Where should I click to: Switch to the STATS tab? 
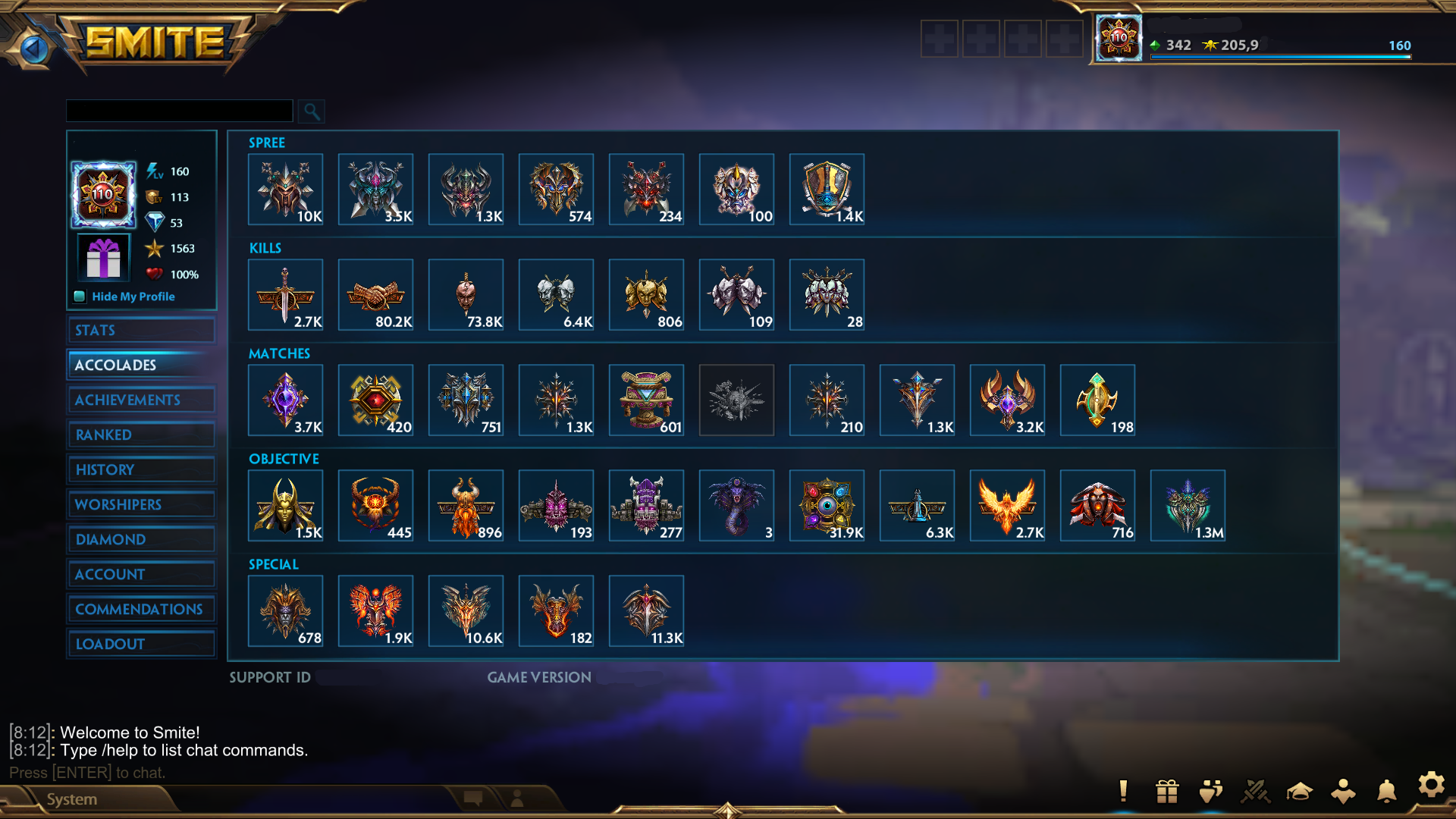(141, 330)
